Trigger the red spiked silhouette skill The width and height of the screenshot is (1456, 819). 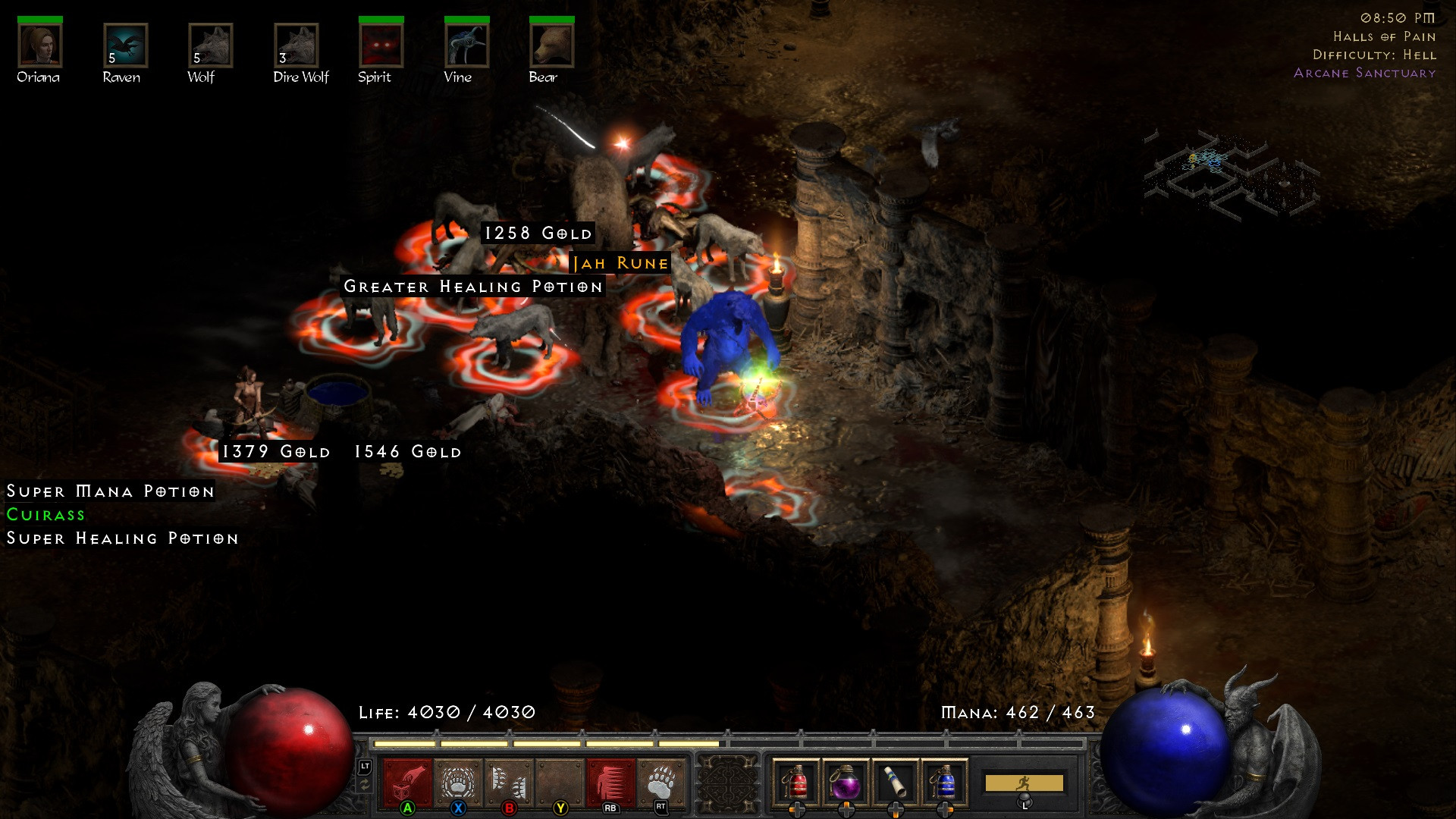click(x=610, y=783)
